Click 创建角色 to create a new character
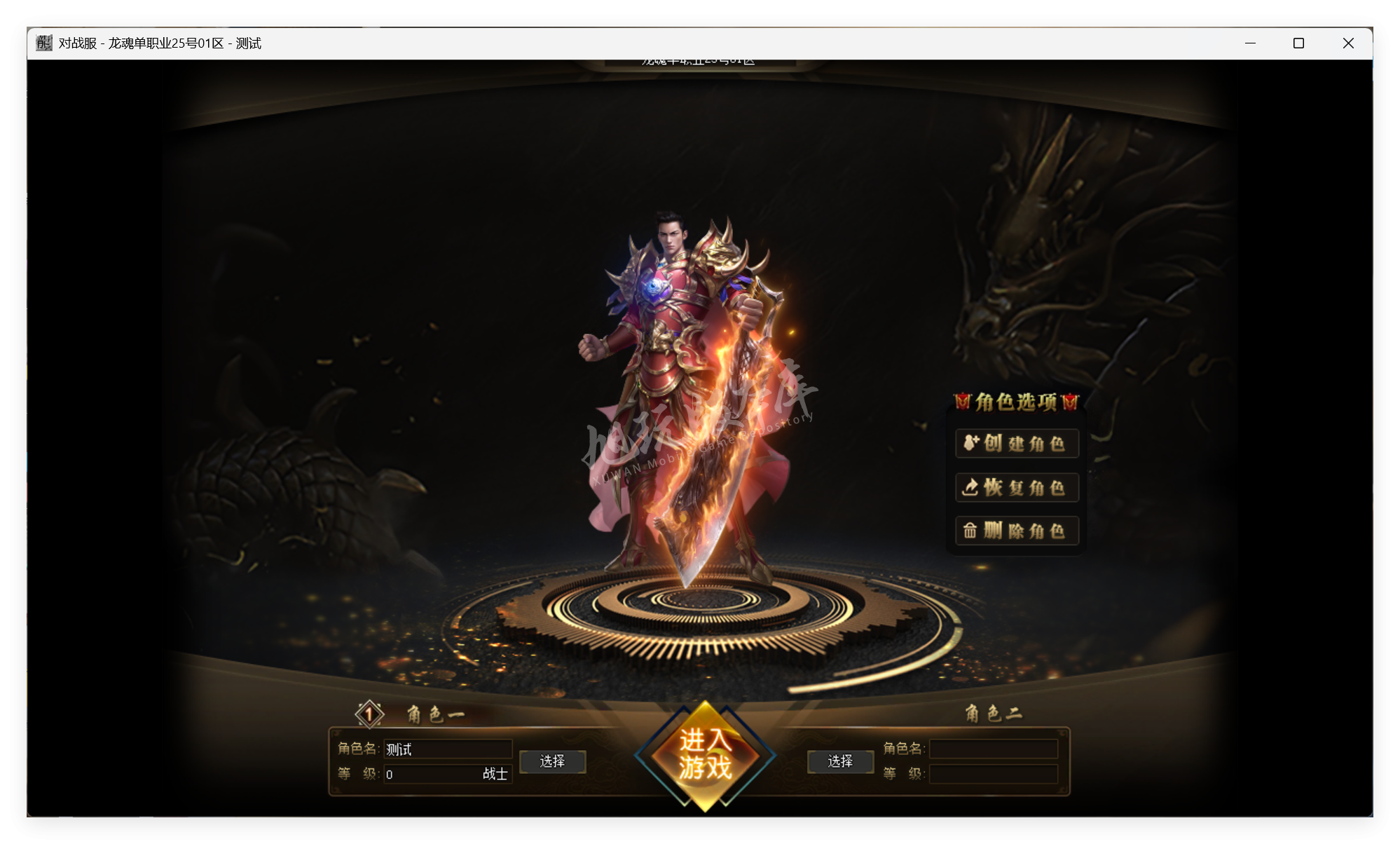1400x844 pixels. click(x=1016, y=443)
